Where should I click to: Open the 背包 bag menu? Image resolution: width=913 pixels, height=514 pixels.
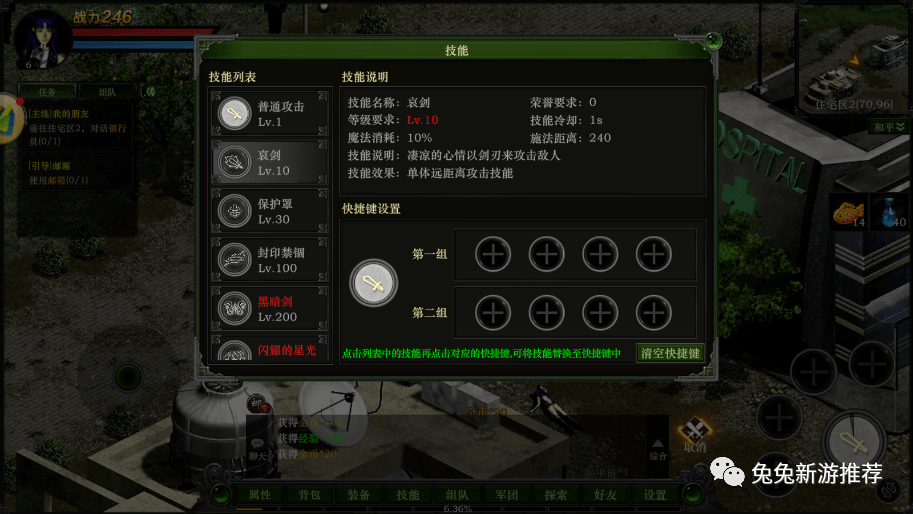click(309, 494)
